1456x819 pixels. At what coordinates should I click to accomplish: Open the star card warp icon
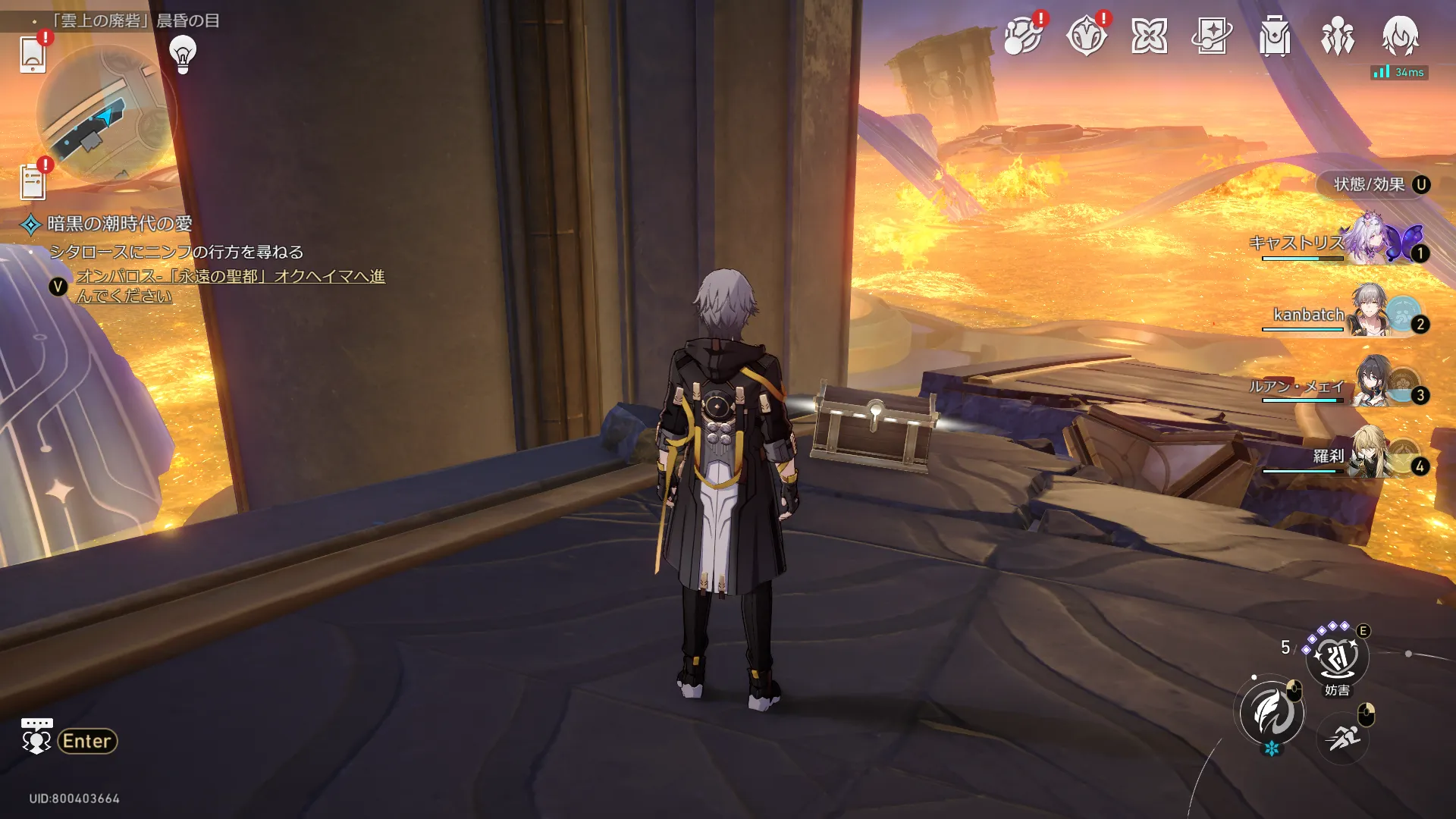click(x=1211, y=36)
